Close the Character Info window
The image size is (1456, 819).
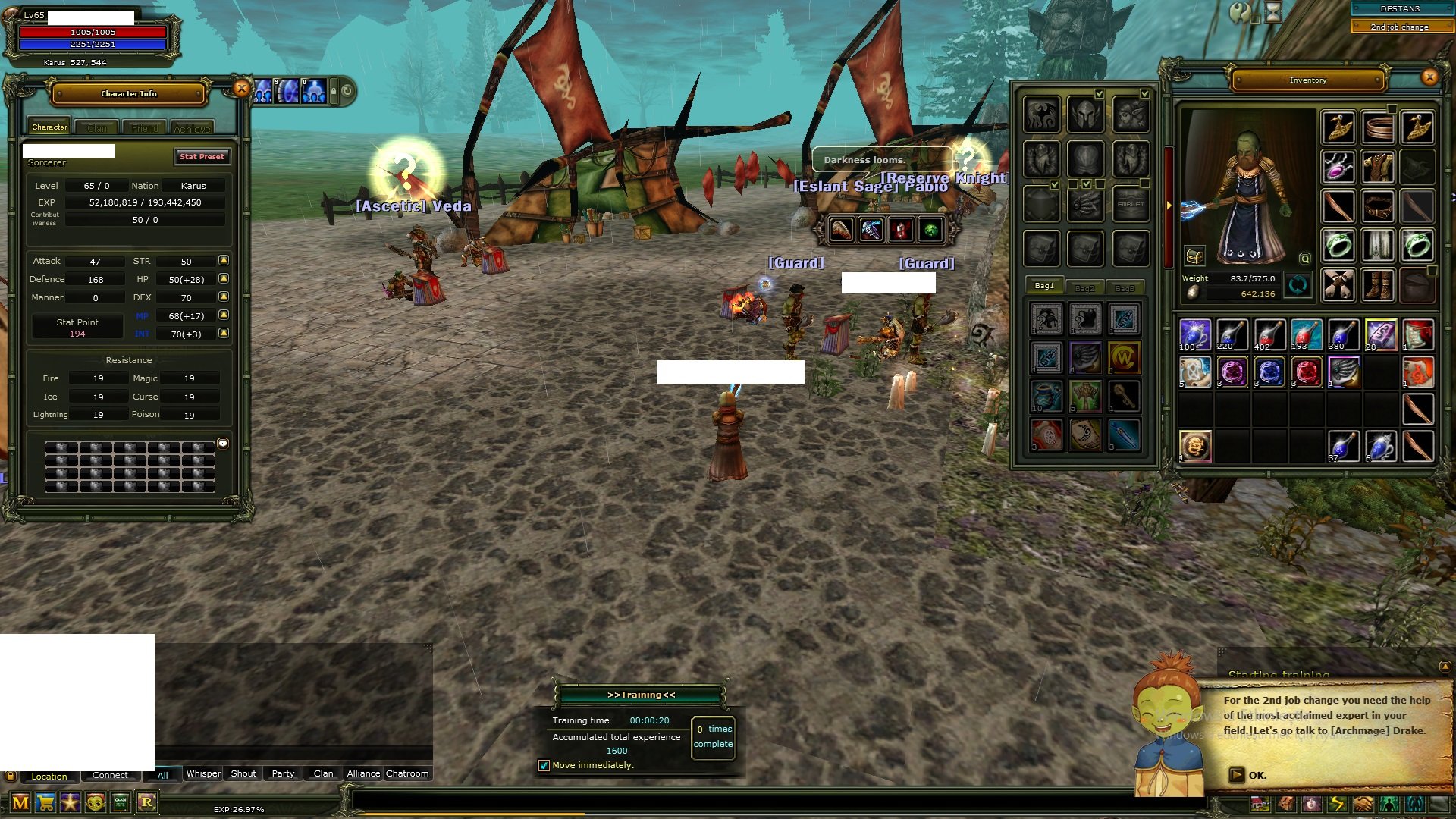coord(241,89)
